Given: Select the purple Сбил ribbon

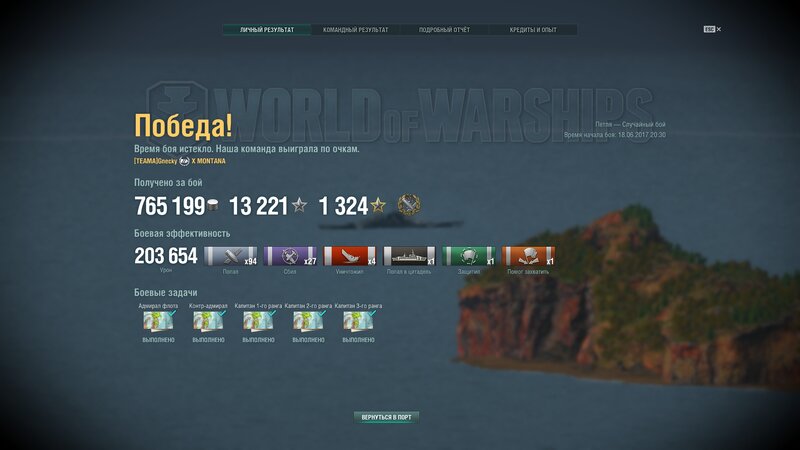Looking at the screenshot, I should tap(290, 256).
